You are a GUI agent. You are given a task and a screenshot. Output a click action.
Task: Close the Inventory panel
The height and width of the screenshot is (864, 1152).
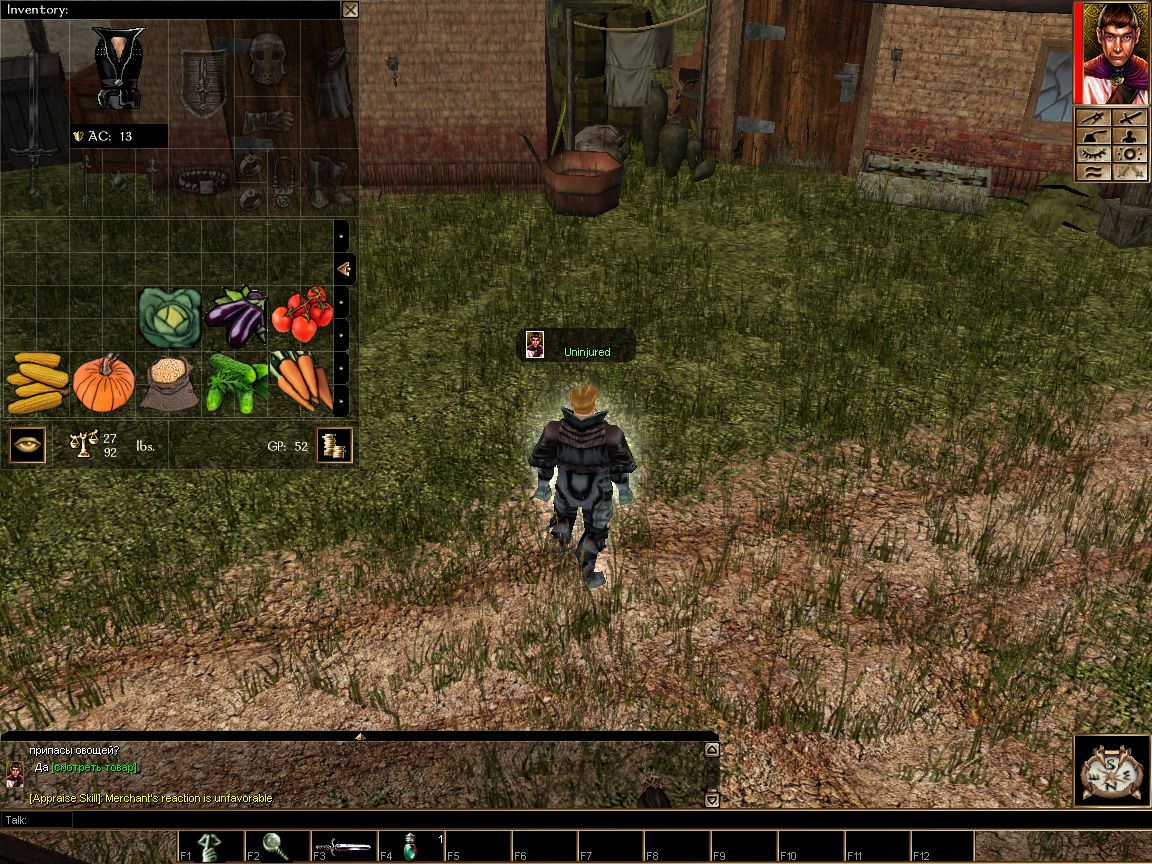coord(350,10)
